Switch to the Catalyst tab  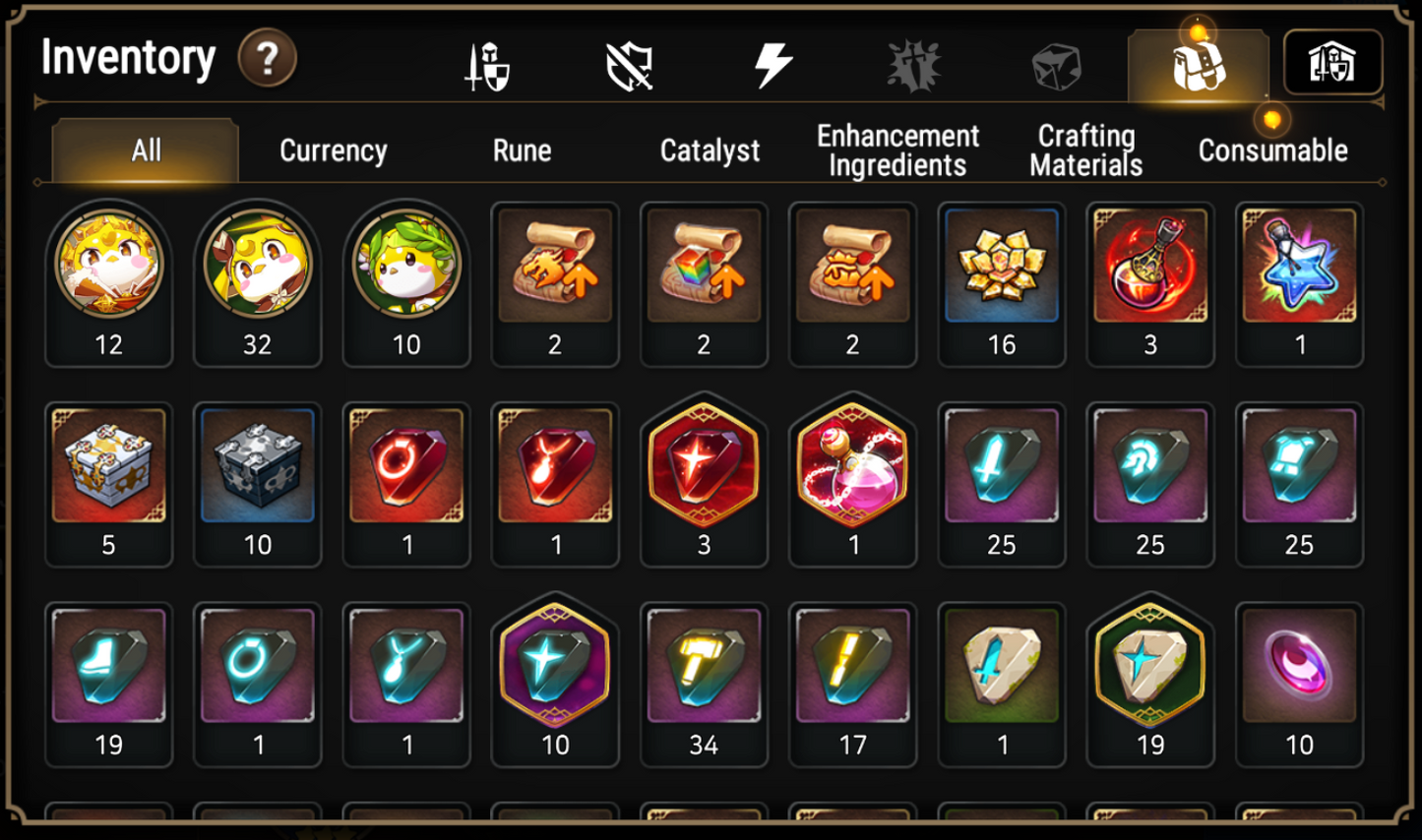click(x=709, y=151)
